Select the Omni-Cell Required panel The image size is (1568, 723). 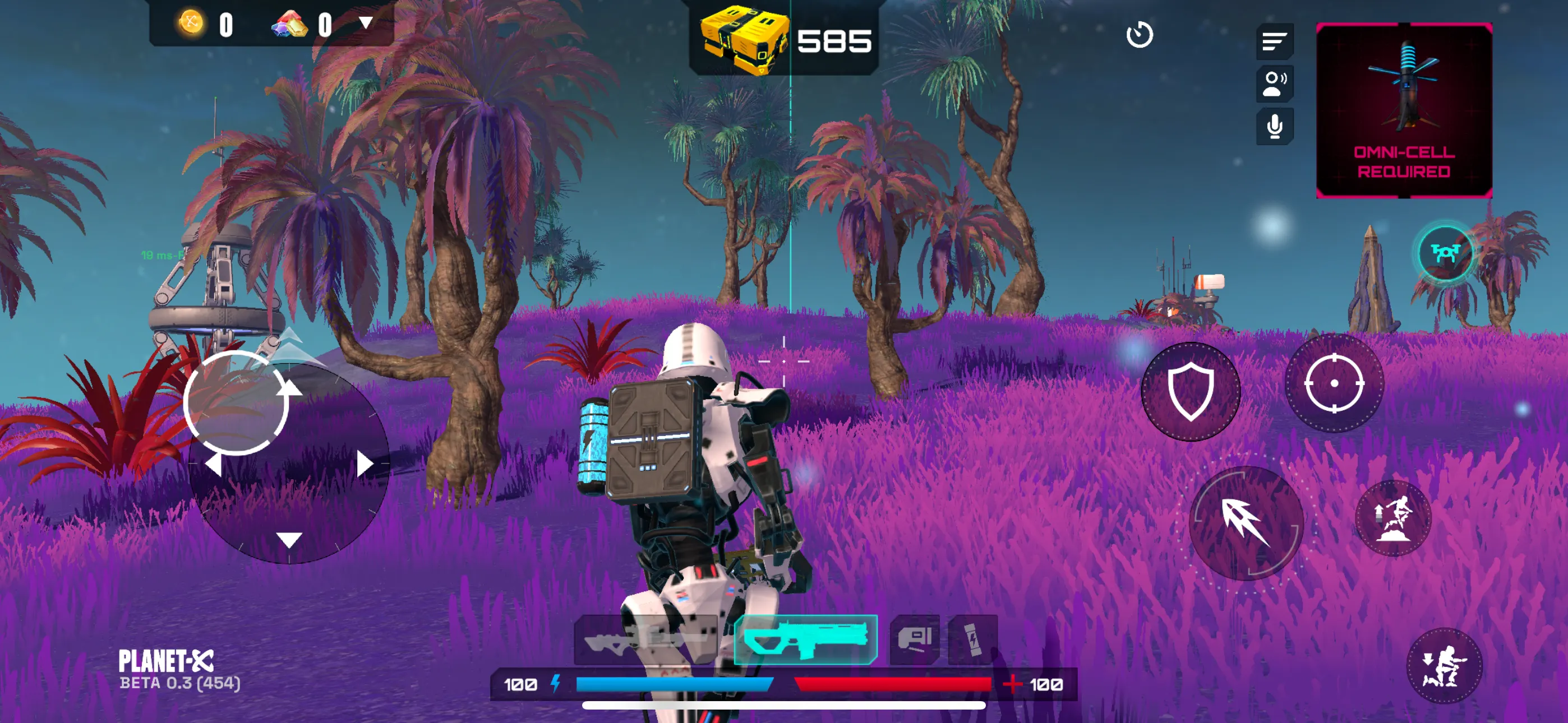point(1404,110)
